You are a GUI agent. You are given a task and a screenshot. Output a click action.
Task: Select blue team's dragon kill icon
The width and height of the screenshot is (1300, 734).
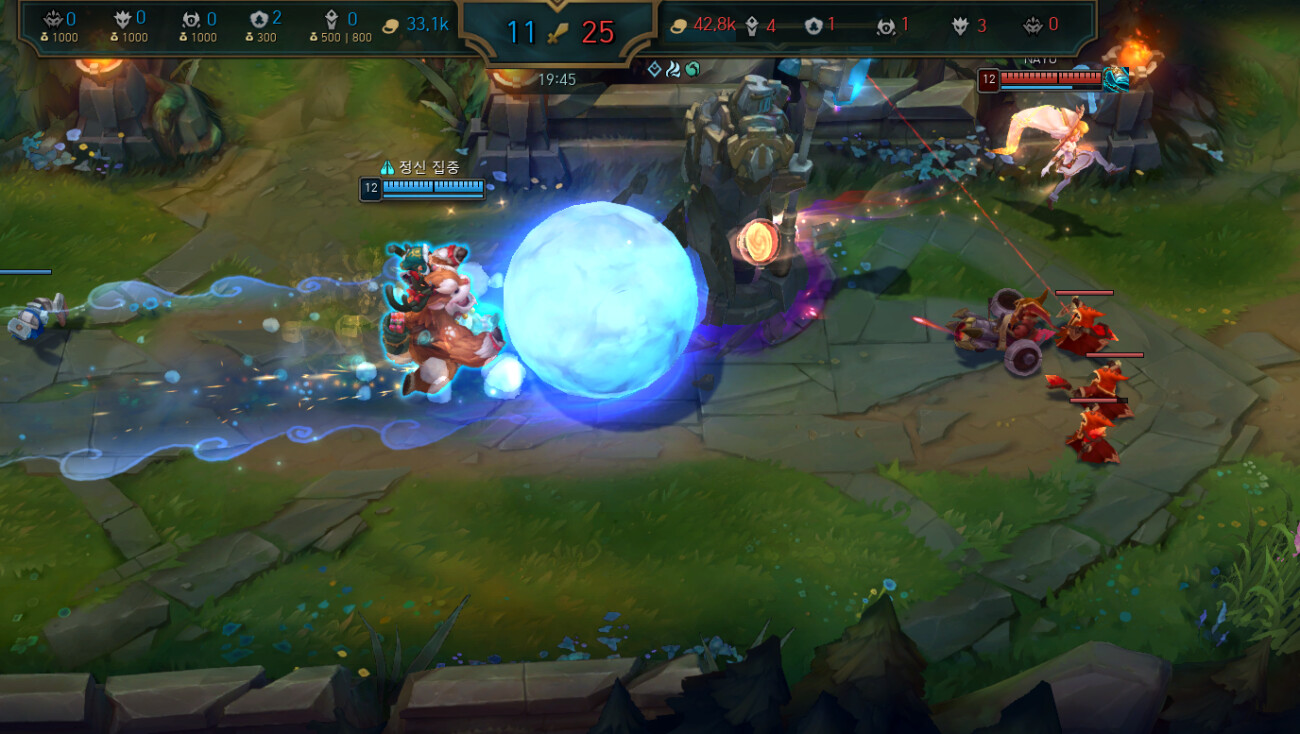tap(123, 19)
